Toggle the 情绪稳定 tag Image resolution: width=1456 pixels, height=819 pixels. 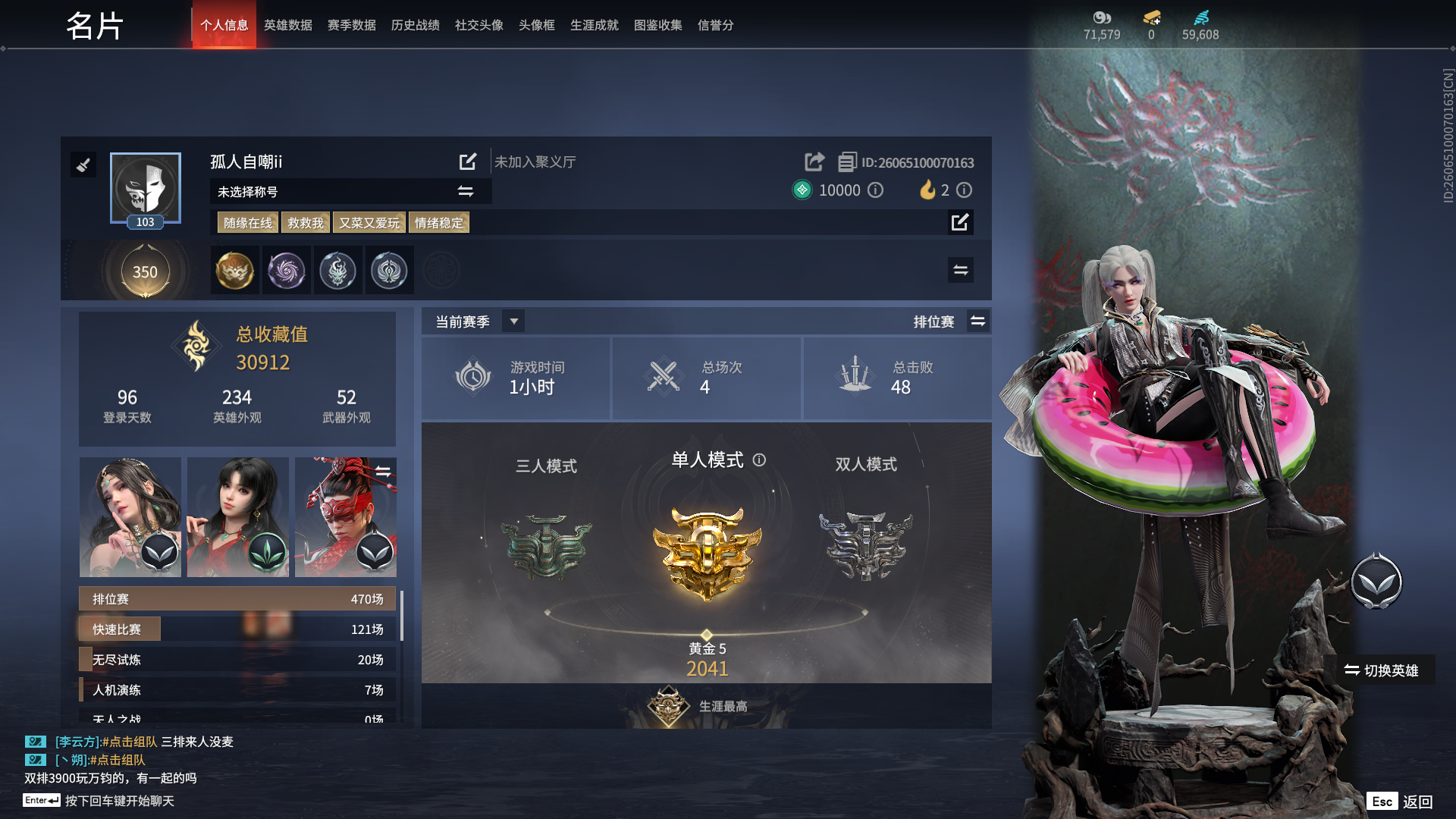438,222
